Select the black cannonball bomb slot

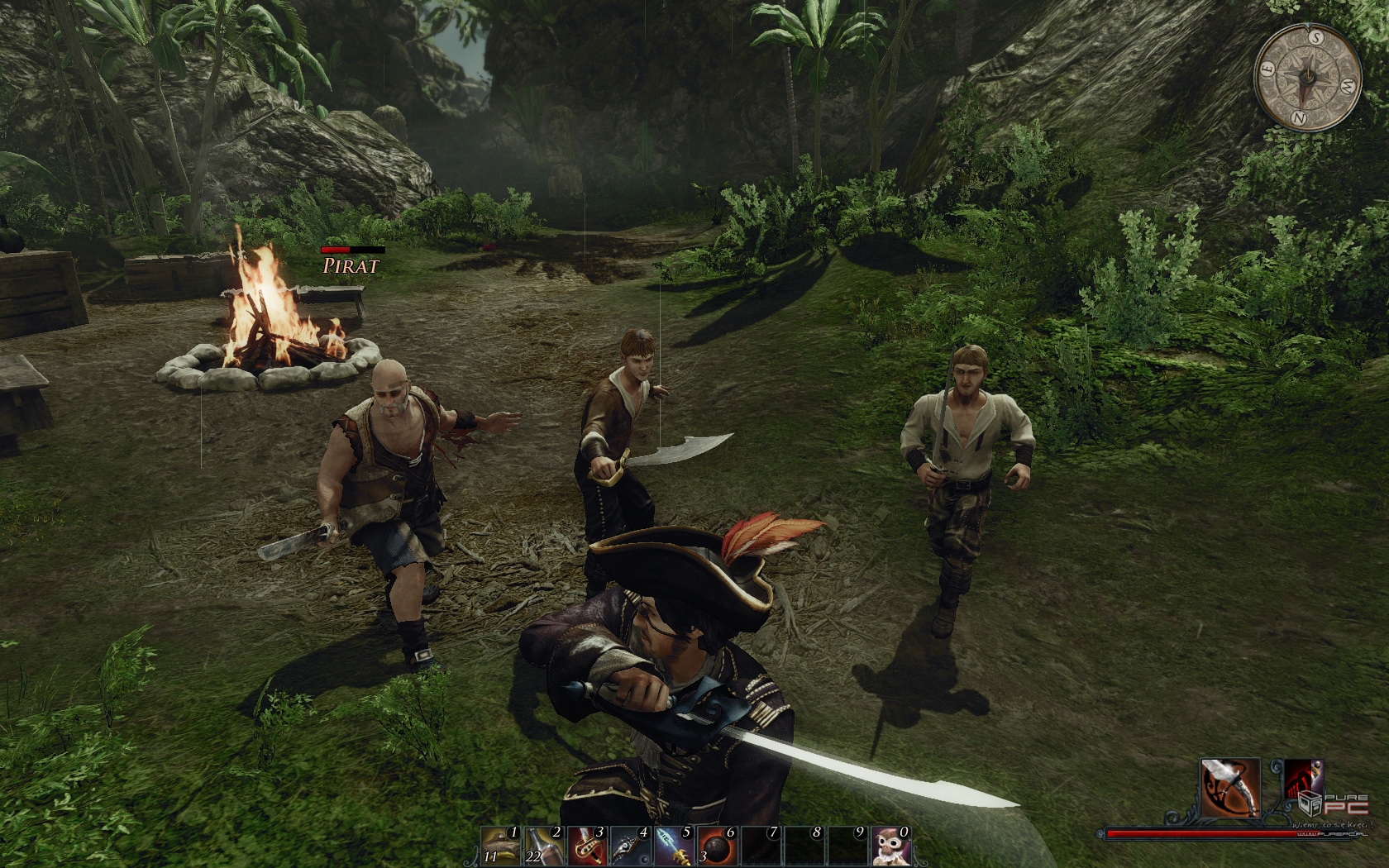pyautogui.click(x=716, y=845)
